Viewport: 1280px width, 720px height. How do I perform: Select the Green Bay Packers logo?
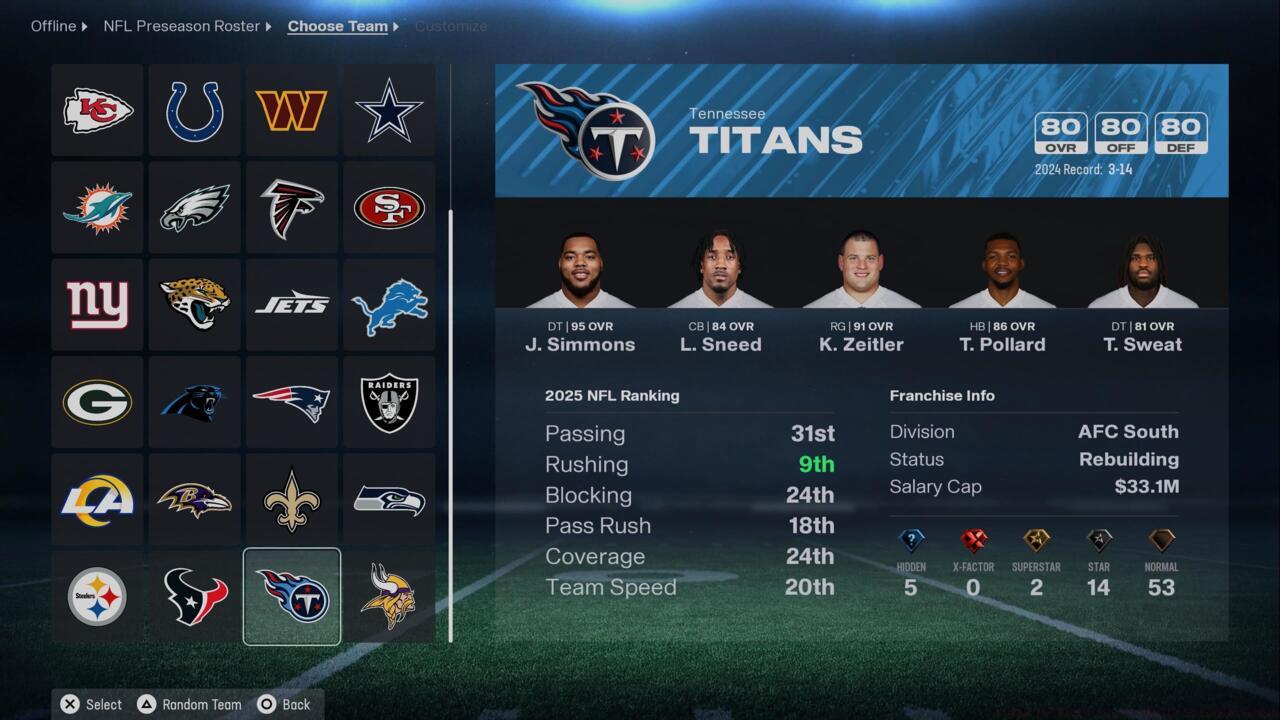[x=97, y=402]
